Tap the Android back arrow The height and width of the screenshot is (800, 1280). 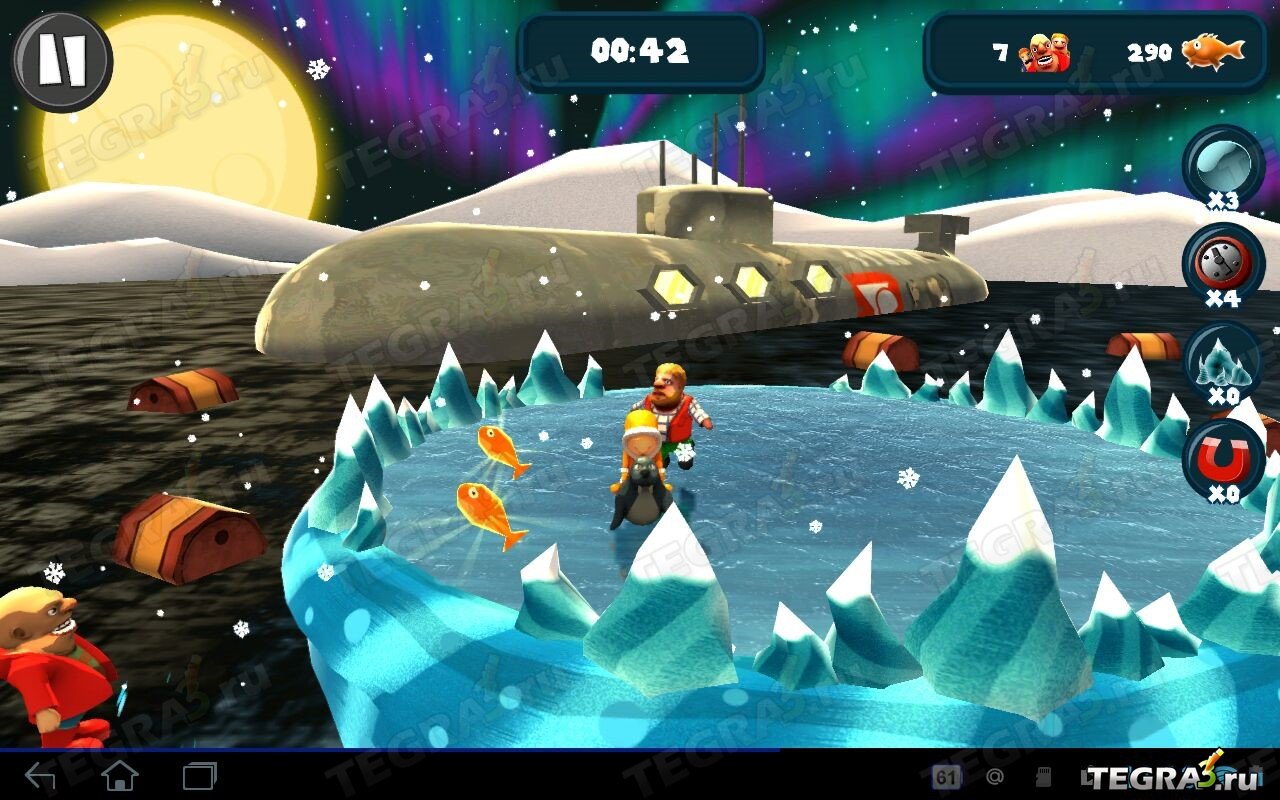pyautogui.click(x=40, y=775)
